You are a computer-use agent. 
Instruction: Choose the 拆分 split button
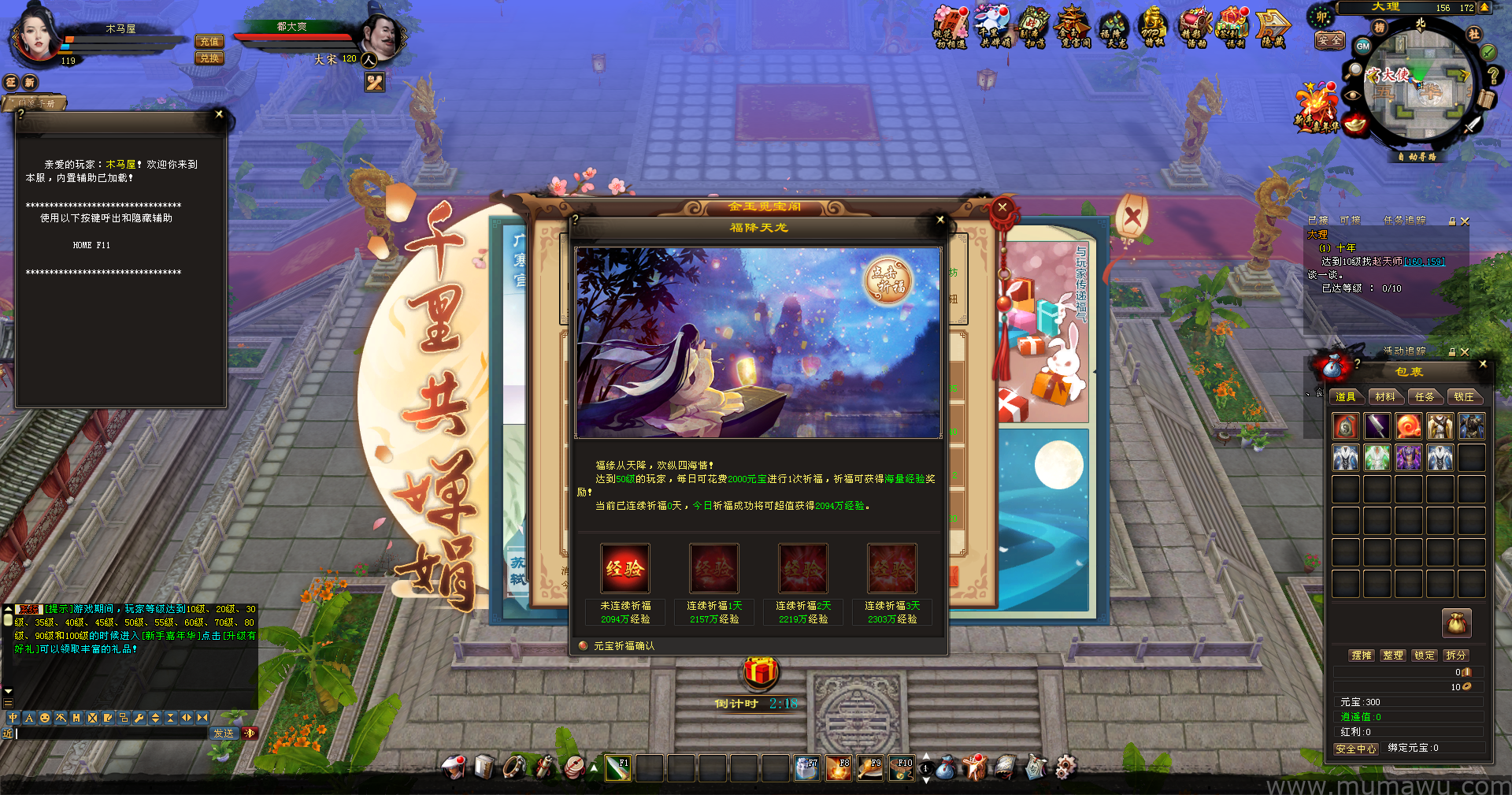click(x=1455, y=656)
